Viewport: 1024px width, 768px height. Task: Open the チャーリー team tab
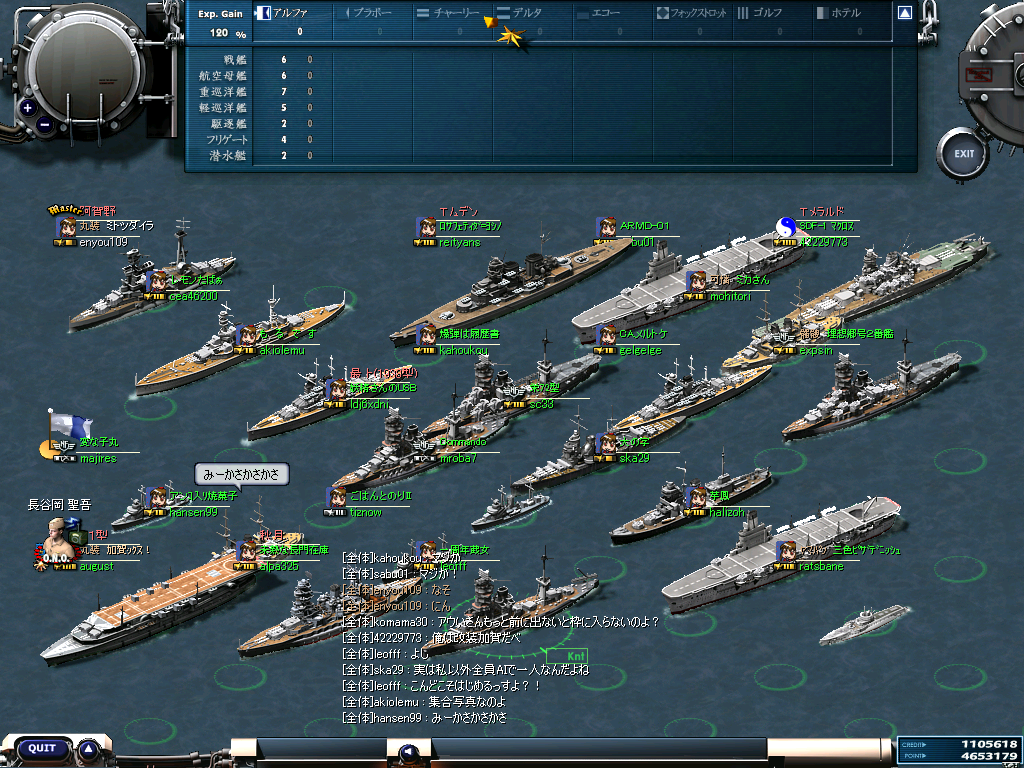pos(450,13)
